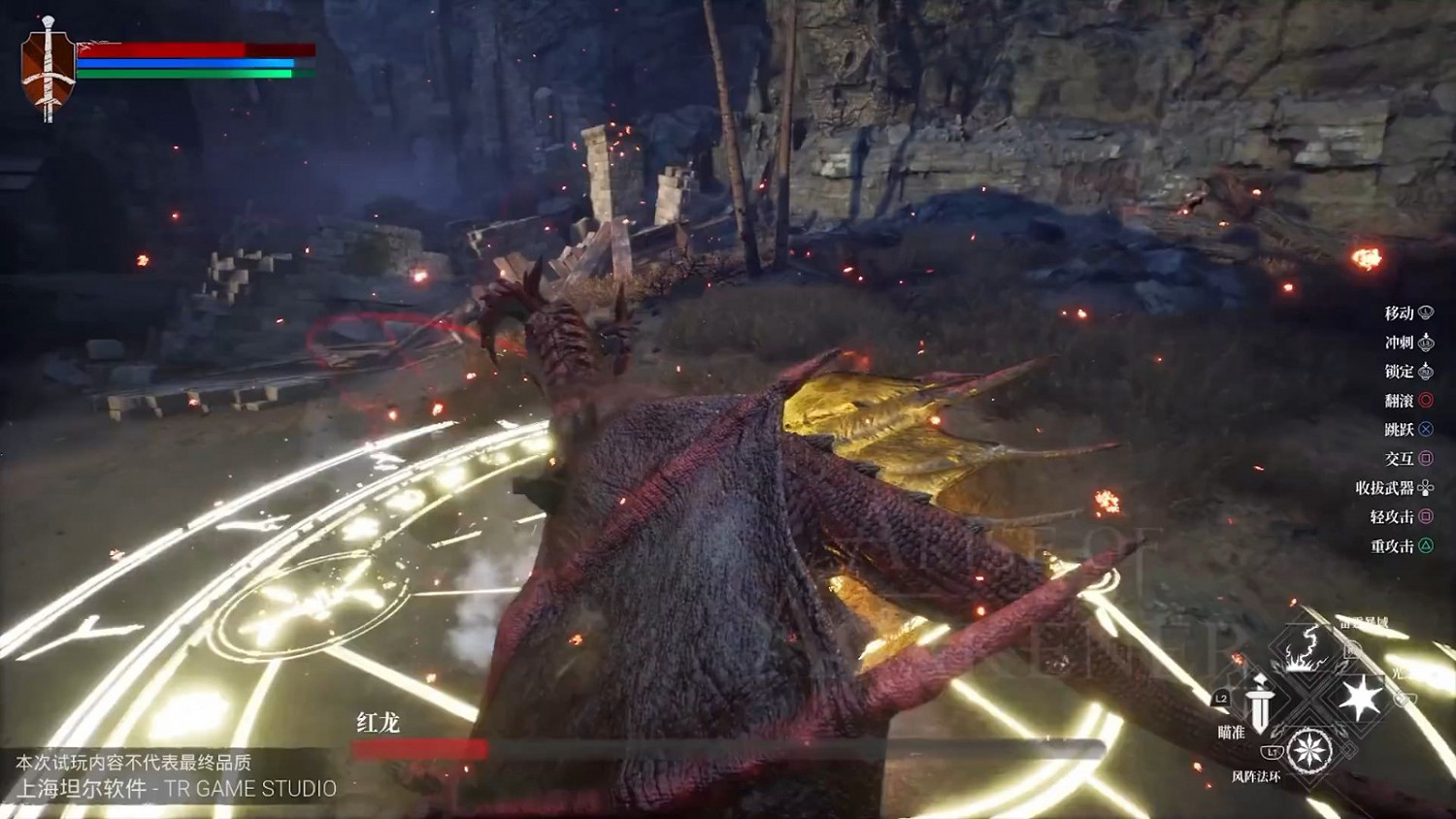This screenshot has width=1456, height=819.
Task: Click the L2 button prompt beside 瞄准
Action: (1220, 699)
